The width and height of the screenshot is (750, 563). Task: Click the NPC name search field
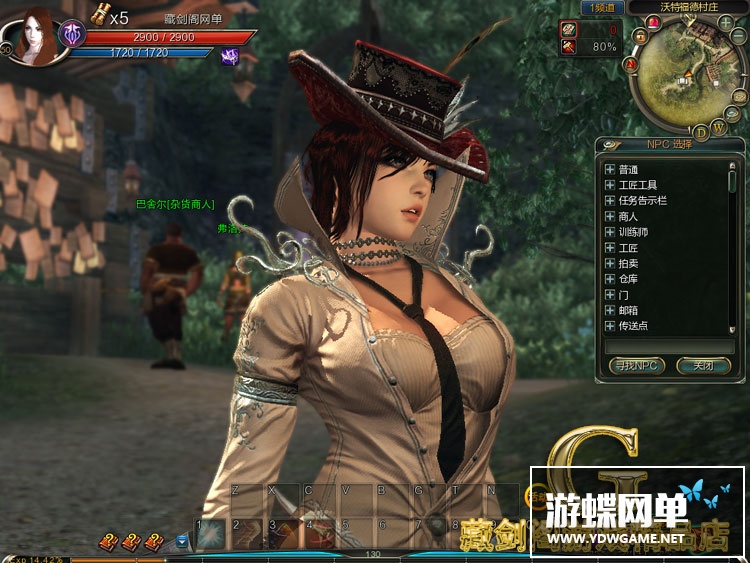pyautogui.click(x=669, y=346)
